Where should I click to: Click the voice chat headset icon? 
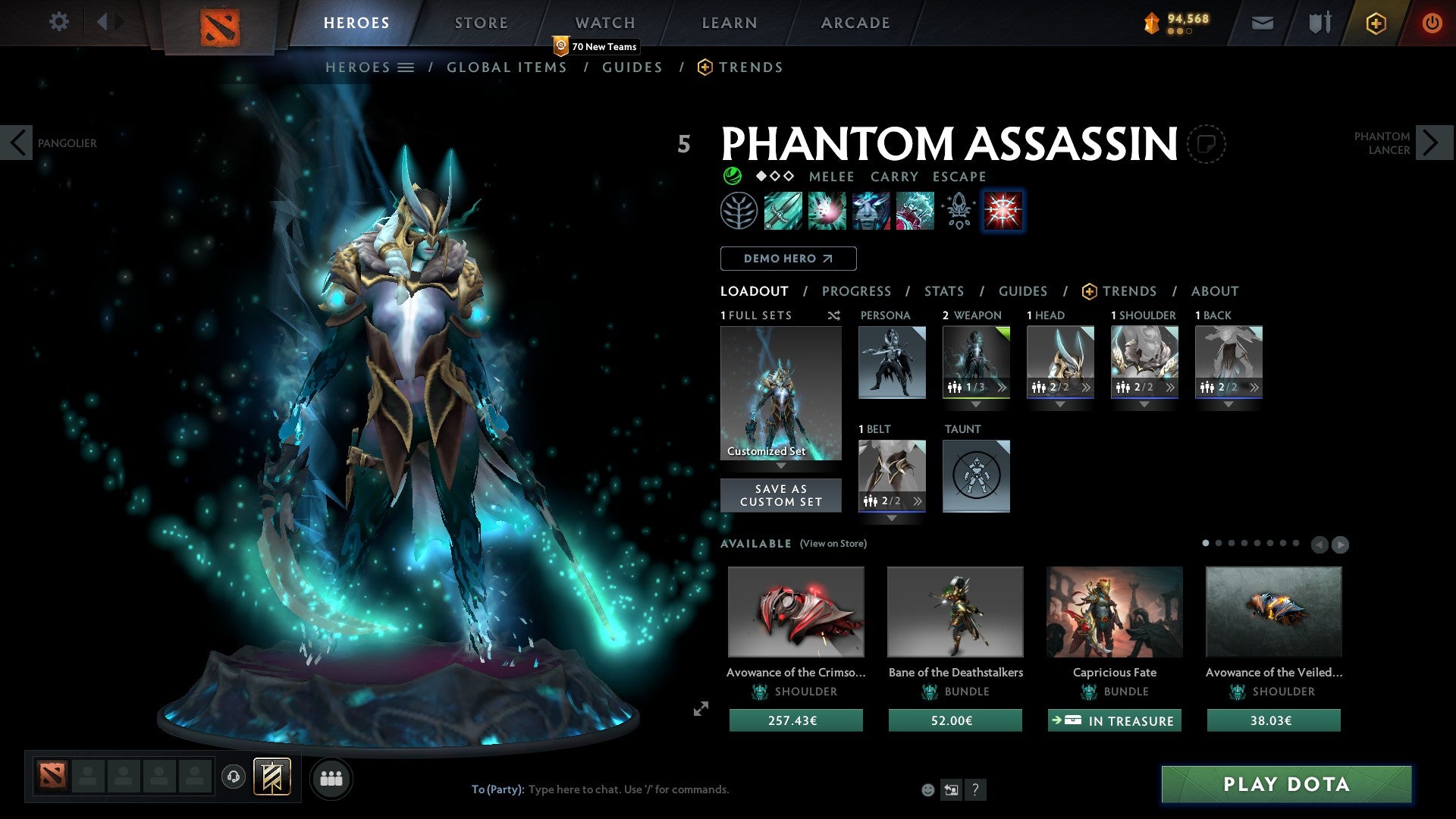(x=233, y=777)
